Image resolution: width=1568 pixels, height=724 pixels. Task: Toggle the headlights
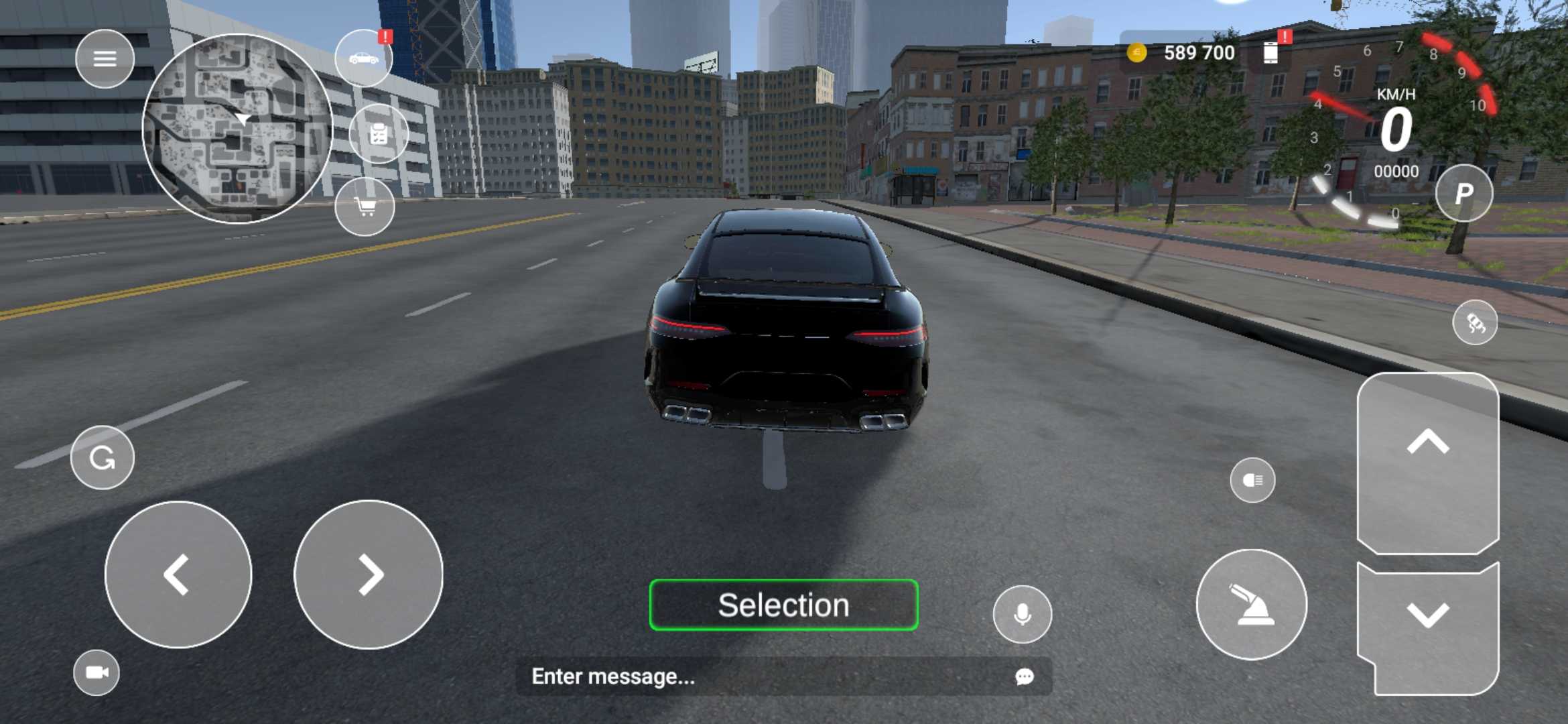click(1252, 480)
